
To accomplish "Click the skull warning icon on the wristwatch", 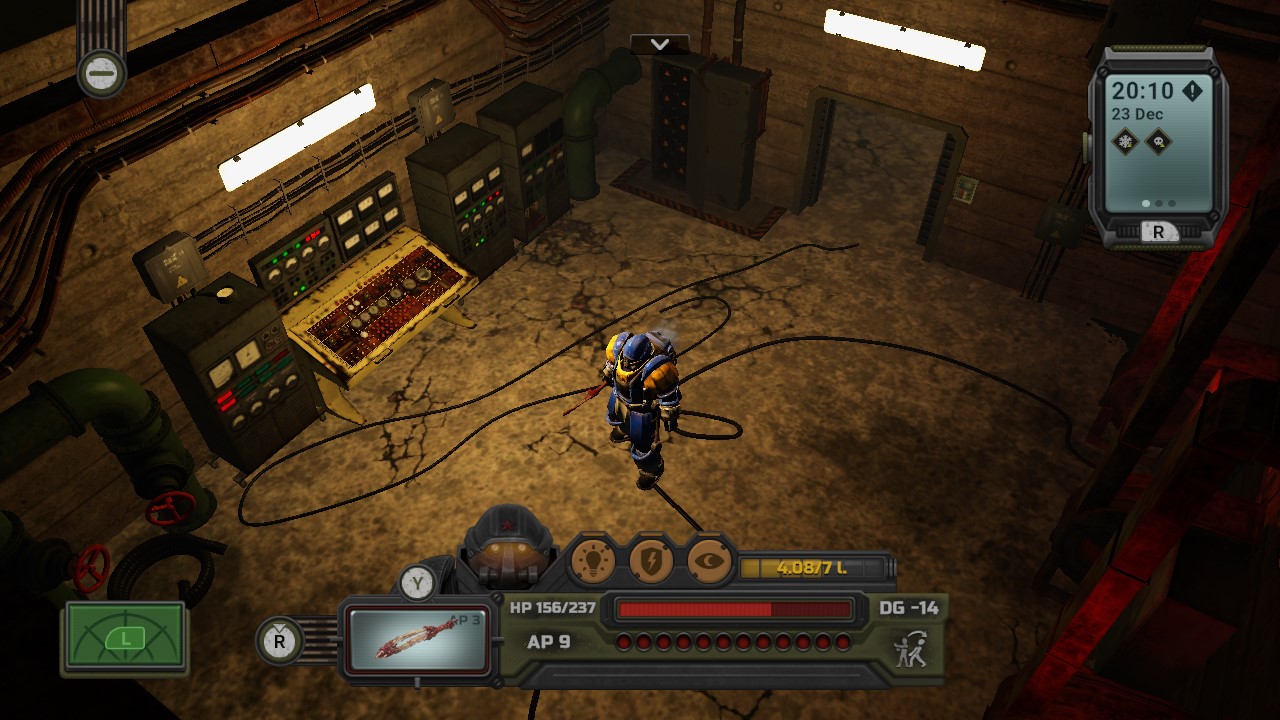I will pos(1157,140).
